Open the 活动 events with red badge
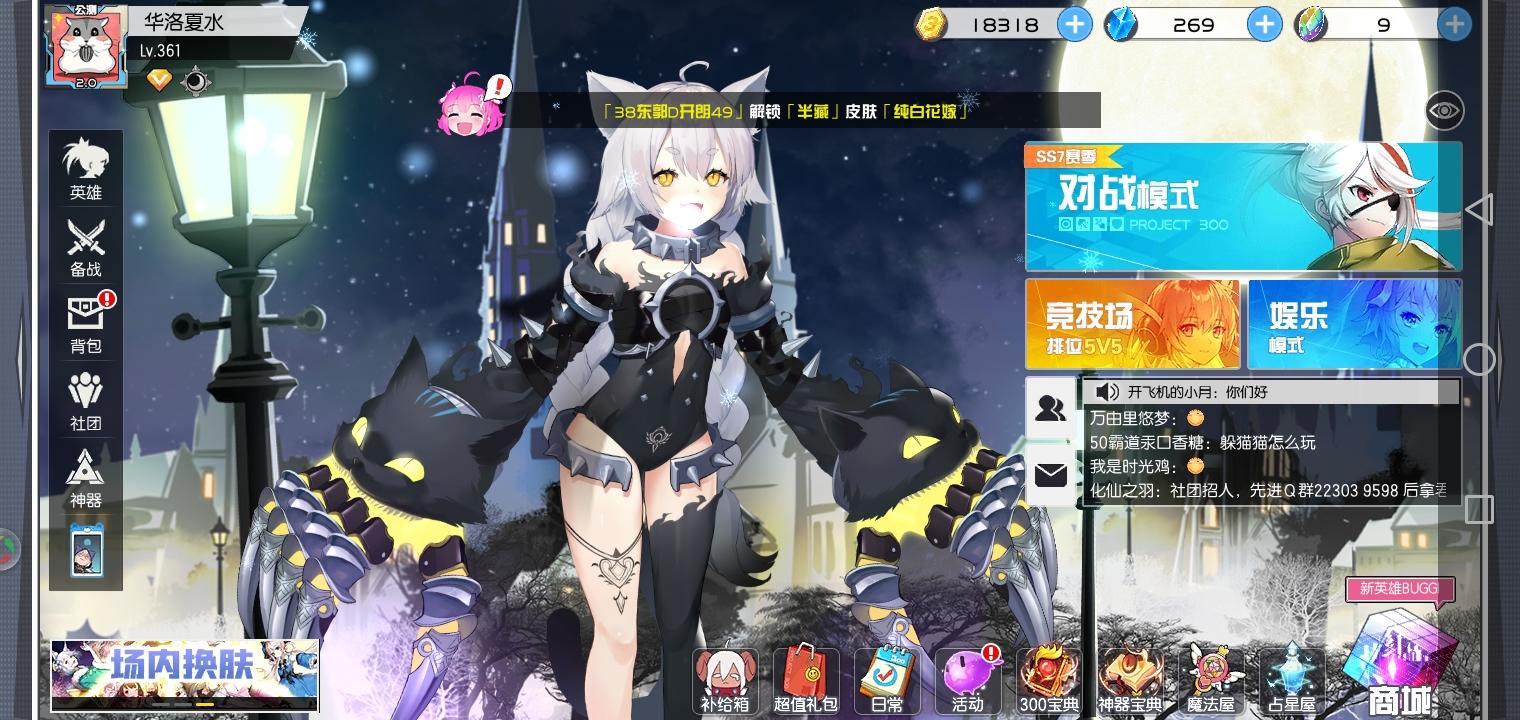The image size is (1520, 720). pyautogui.click(x=967, y=682)
